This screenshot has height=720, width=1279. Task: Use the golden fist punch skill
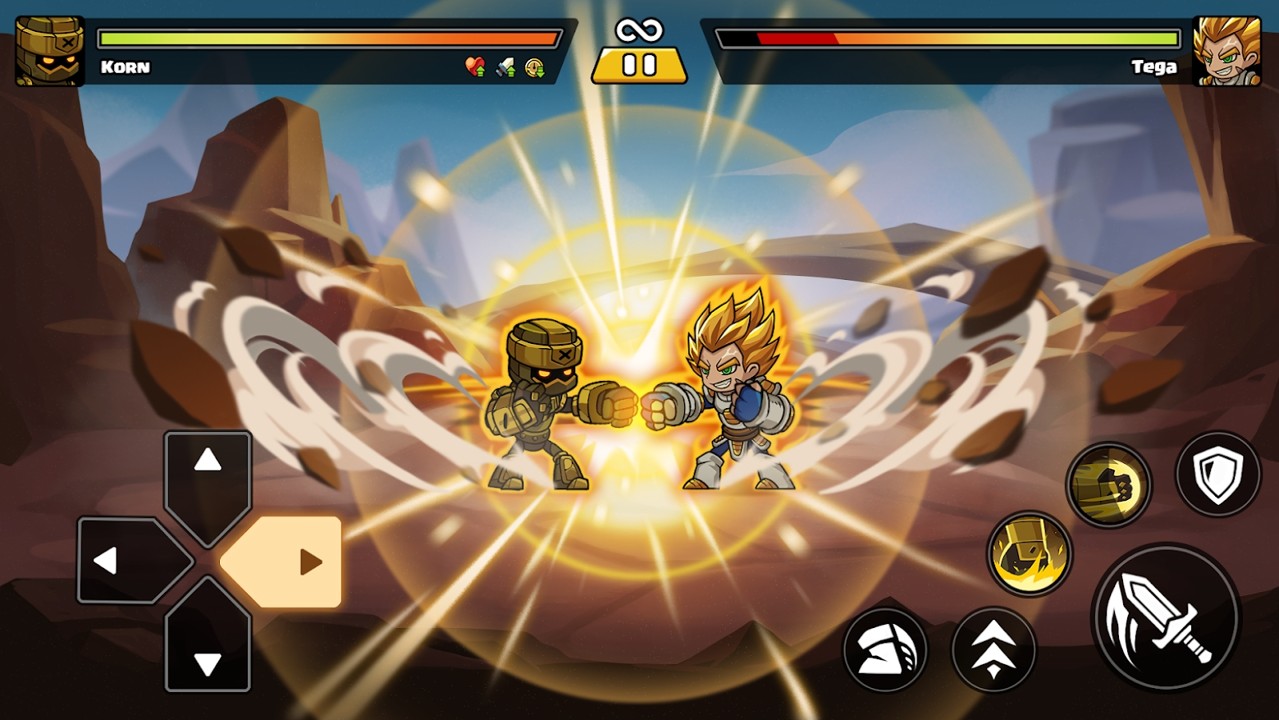tap(1109, 485)
